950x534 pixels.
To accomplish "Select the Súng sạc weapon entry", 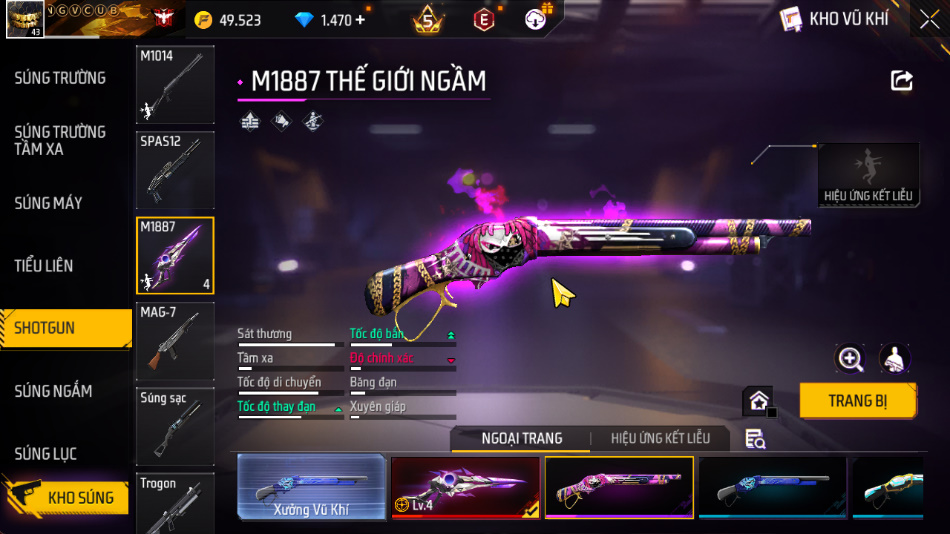I will [x=175, y=425].
